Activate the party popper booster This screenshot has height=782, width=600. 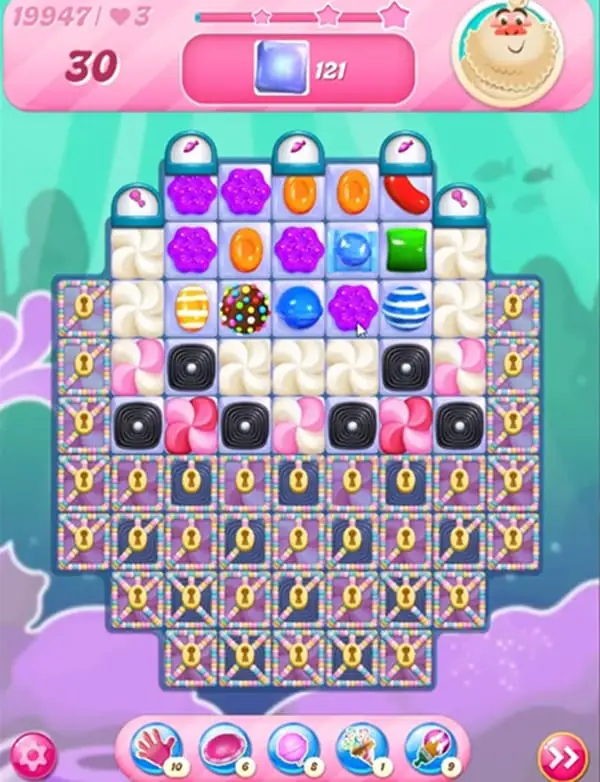[x=360, y=747]
